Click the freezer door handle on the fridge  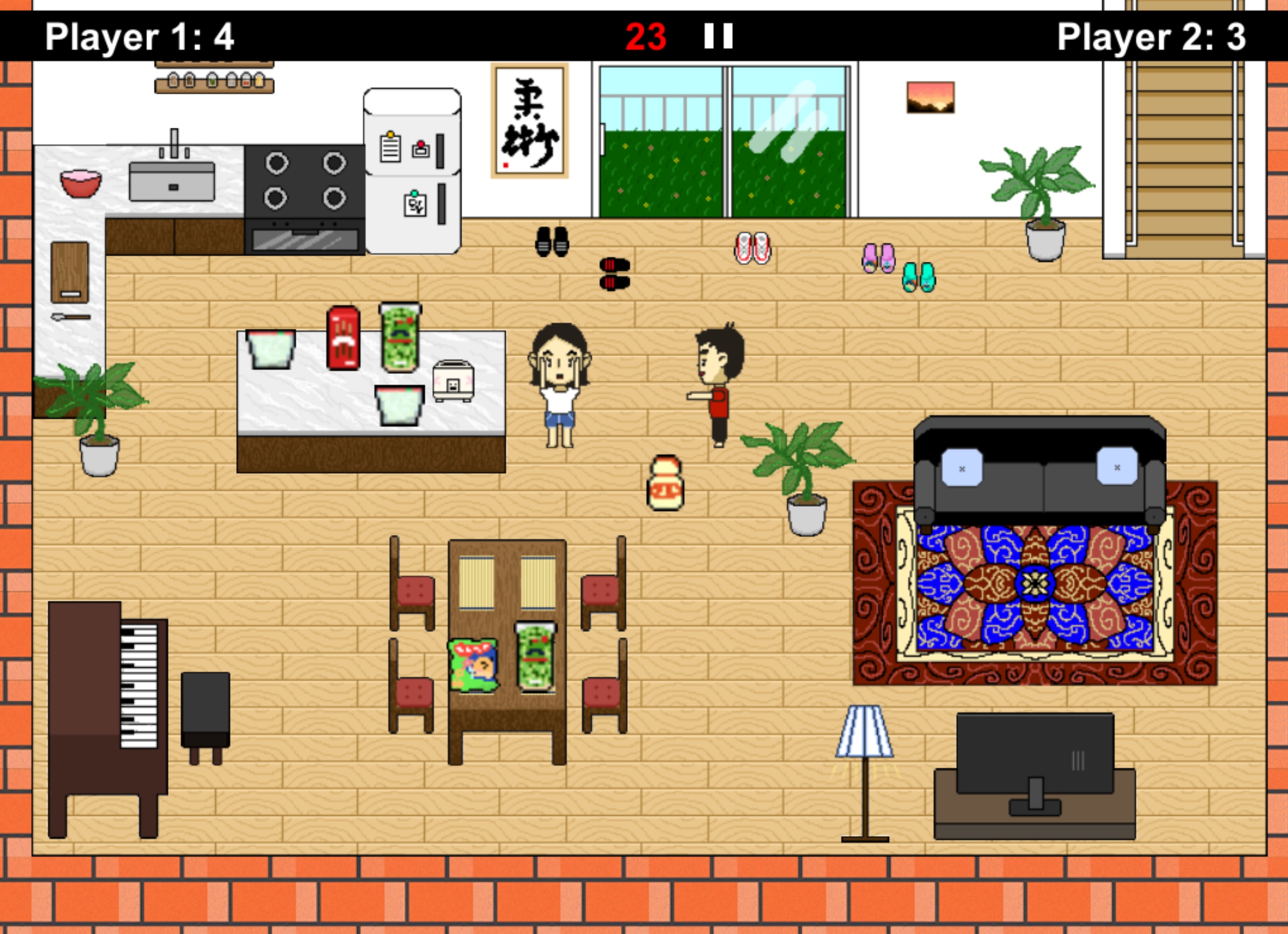click(x=440, y=151)
